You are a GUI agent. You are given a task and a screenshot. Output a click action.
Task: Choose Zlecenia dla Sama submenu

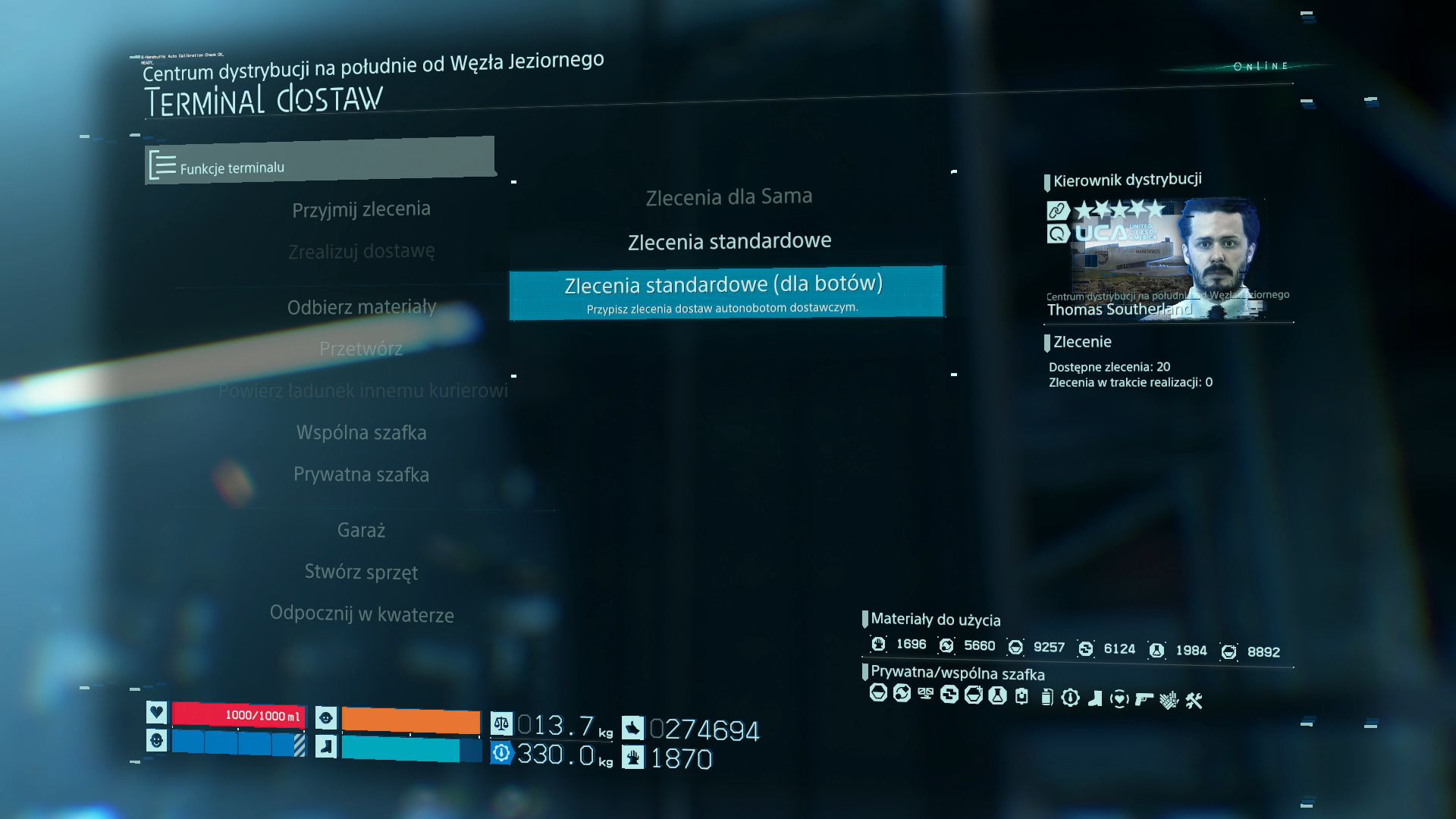pos(728,197)
